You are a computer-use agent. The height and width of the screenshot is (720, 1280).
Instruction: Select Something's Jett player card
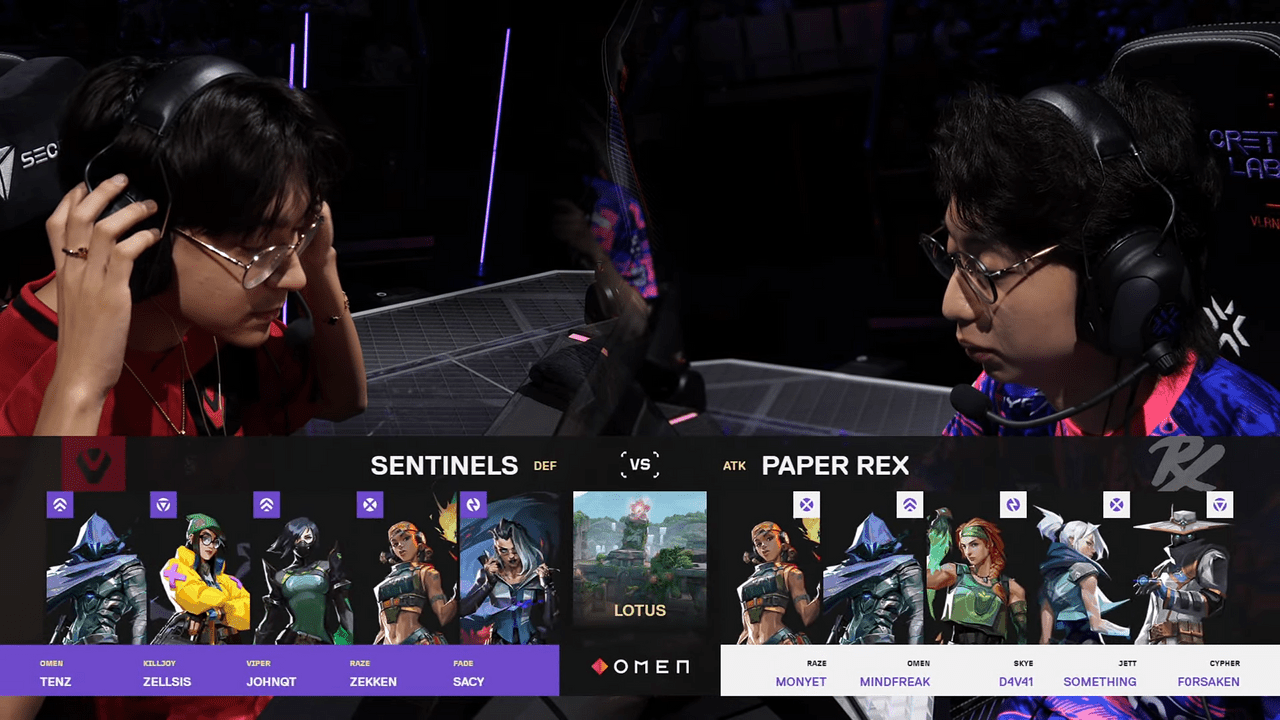pyautogui.click(x=1082, y=580)
